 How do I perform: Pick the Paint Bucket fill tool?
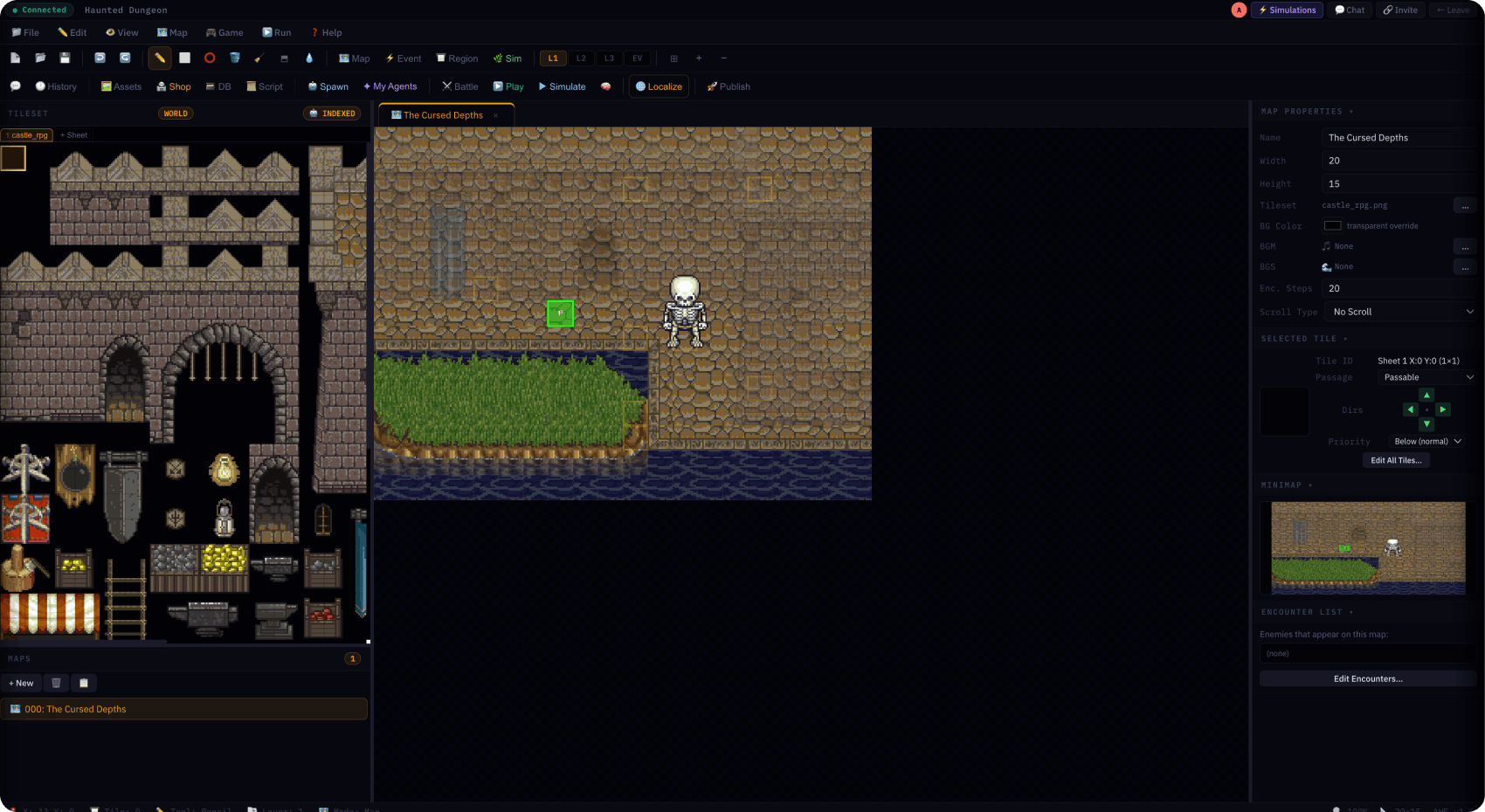234,58
